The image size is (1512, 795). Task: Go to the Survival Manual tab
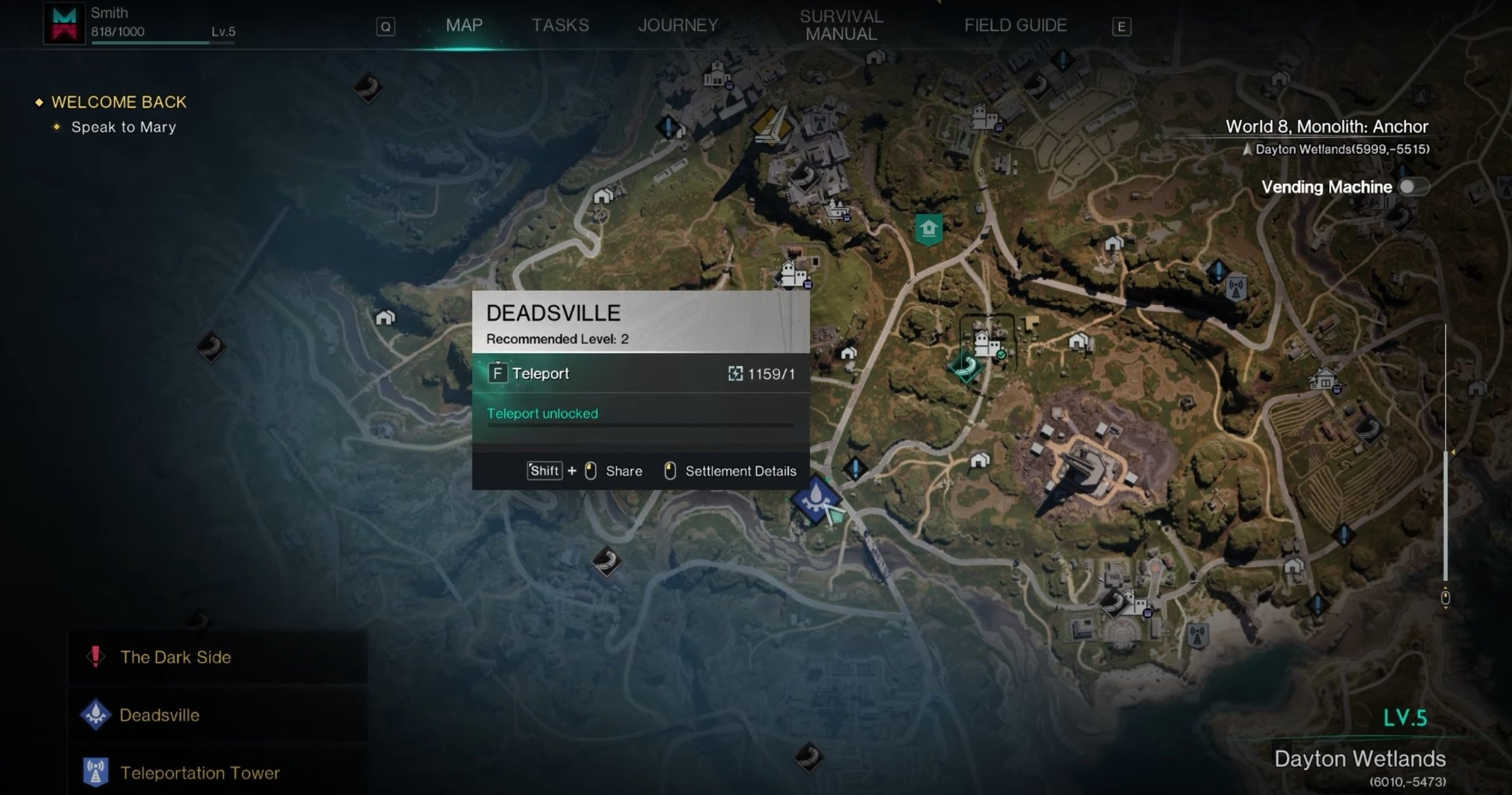point(841,25)
